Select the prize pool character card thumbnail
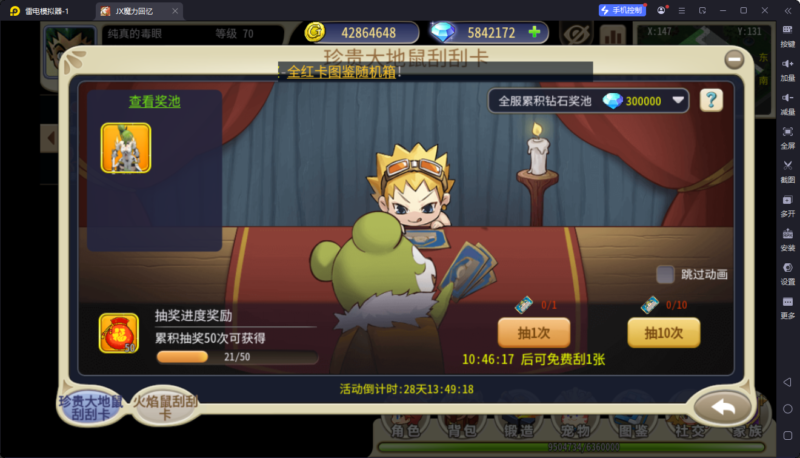Viewport: 800px width, 458px height. [x=125, y=148]
